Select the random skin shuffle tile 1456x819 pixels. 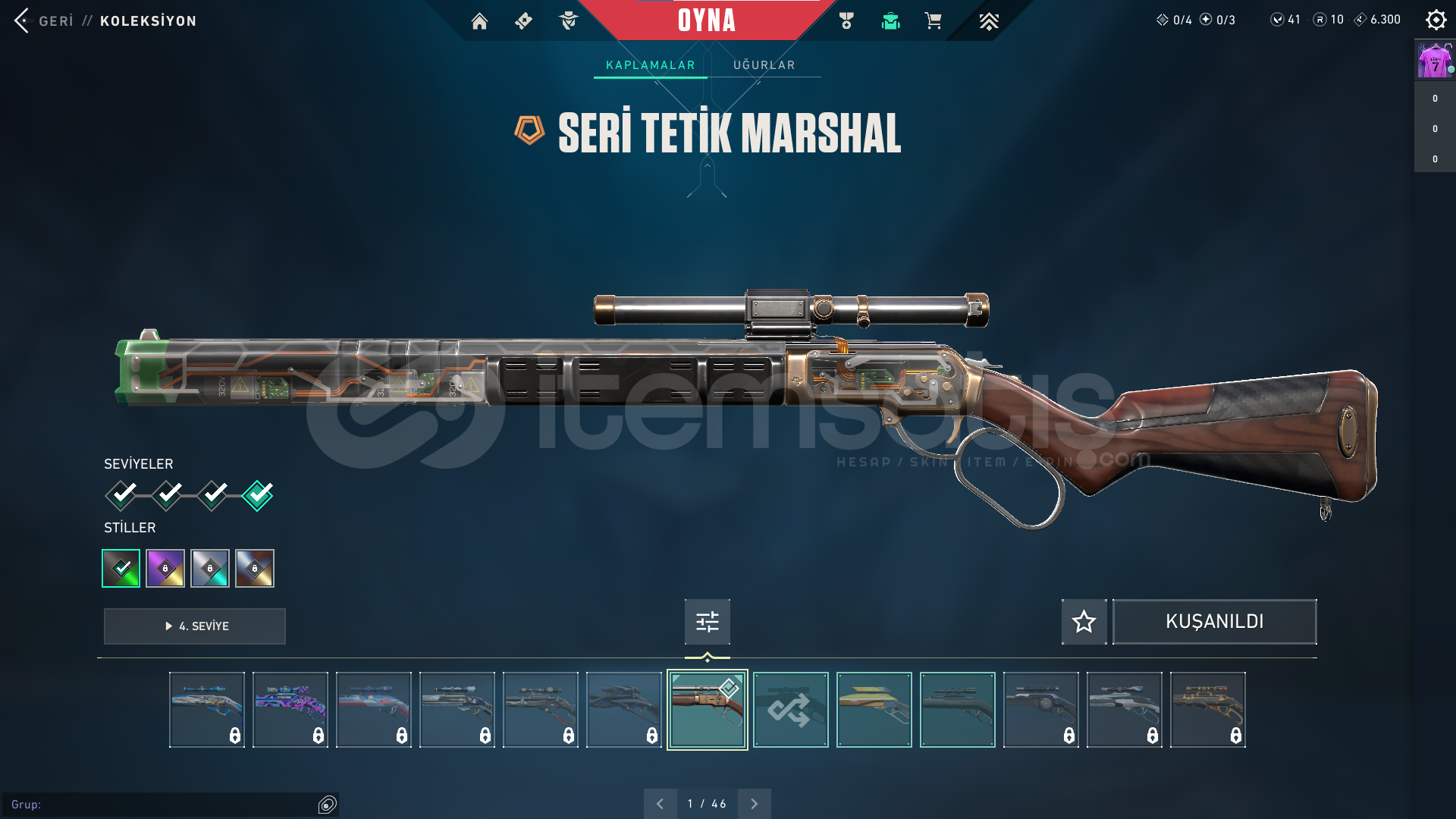[x=790, y=710]
